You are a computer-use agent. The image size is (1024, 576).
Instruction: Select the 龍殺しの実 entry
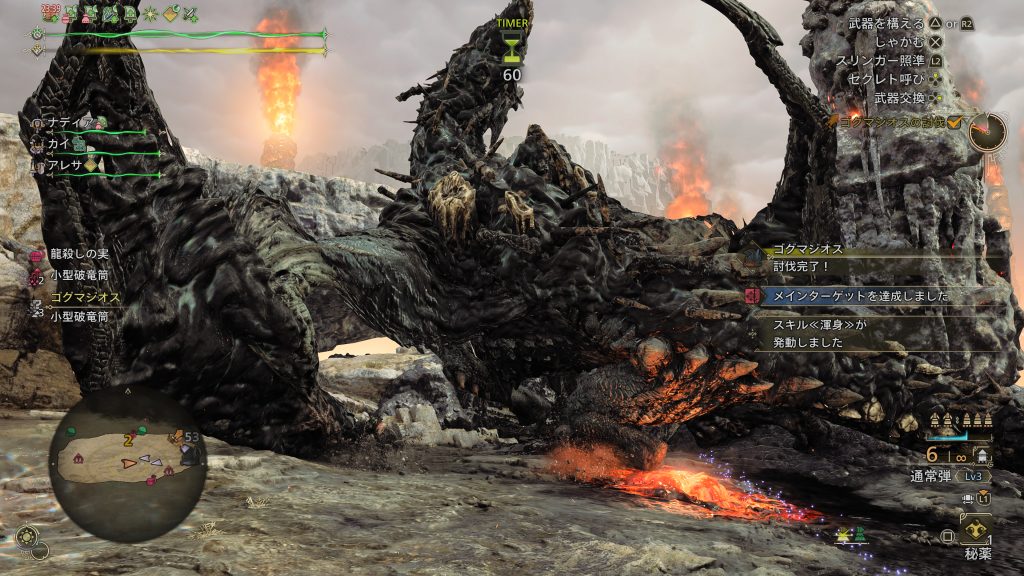(x=76, y=256)
